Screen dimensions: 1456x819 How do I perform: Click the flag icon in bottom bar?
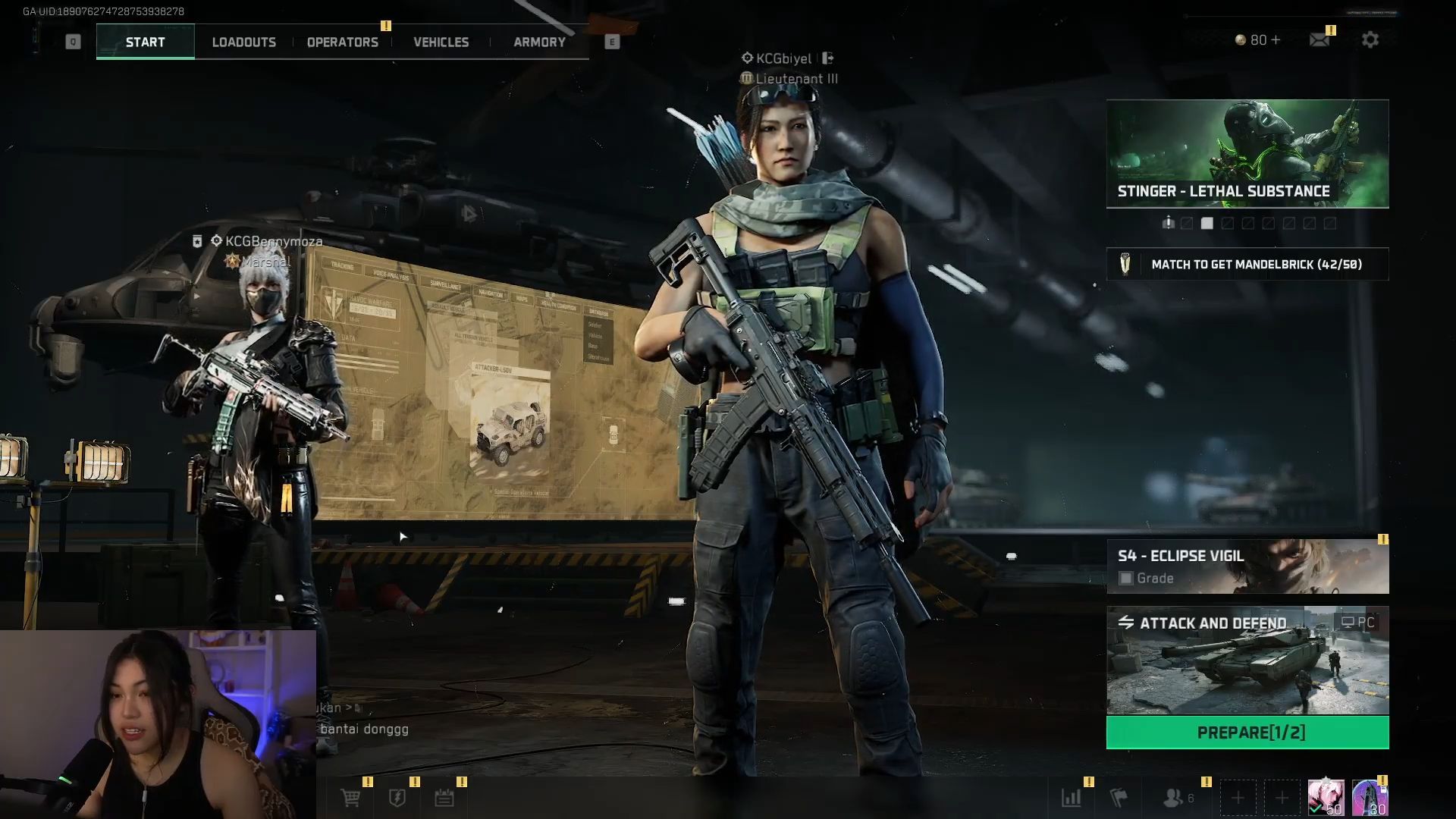1119,798
